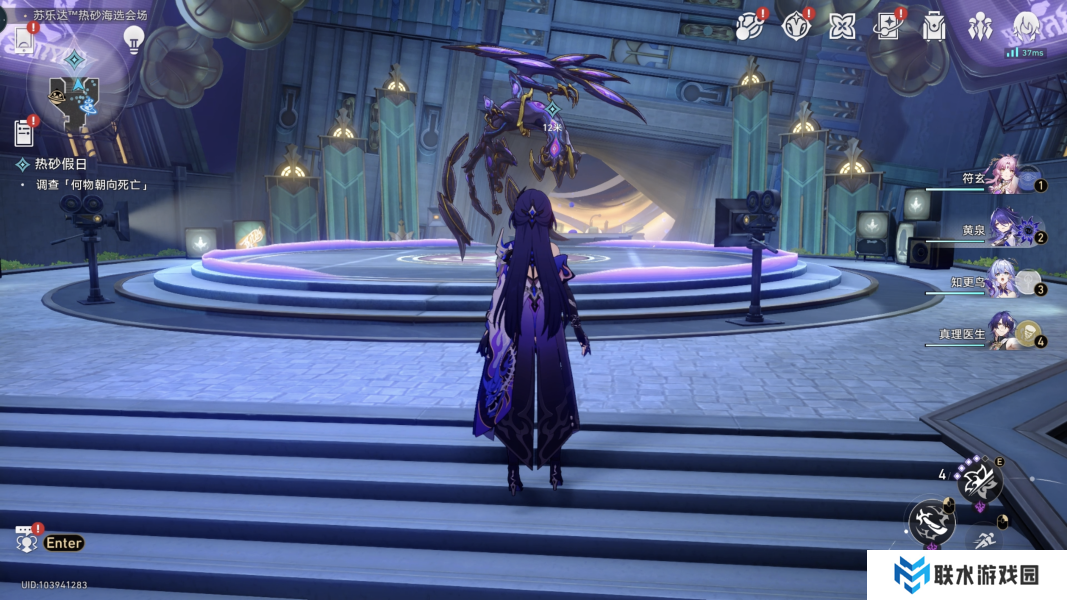This screenshot has width=1067, height=600.
Task: Click the lightbulb hint icon
Action: click(133, 38)
